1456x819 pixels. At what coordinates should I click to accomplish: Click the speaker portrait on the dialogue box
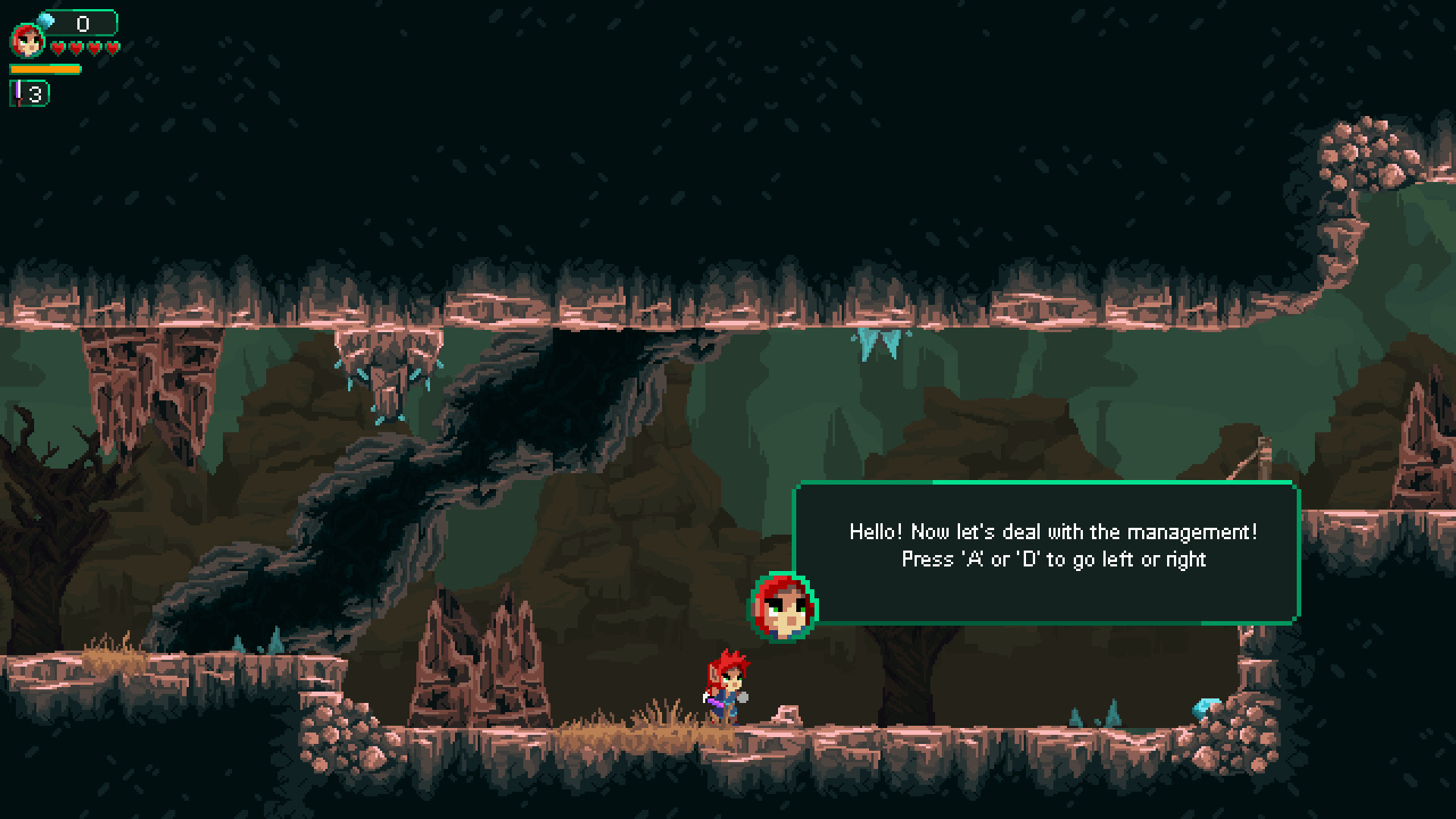[x=783, y=607]
